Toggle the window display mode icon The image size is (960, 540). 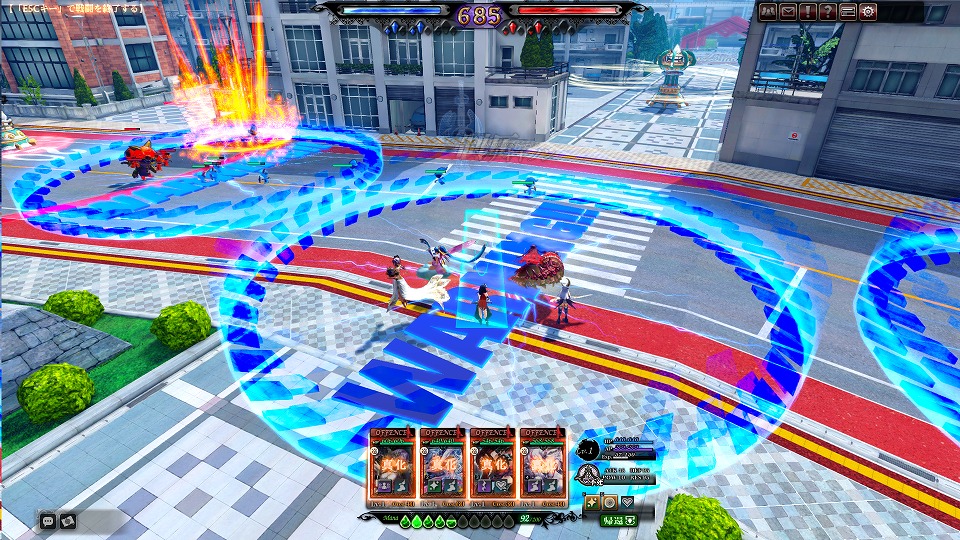[848, 12]
